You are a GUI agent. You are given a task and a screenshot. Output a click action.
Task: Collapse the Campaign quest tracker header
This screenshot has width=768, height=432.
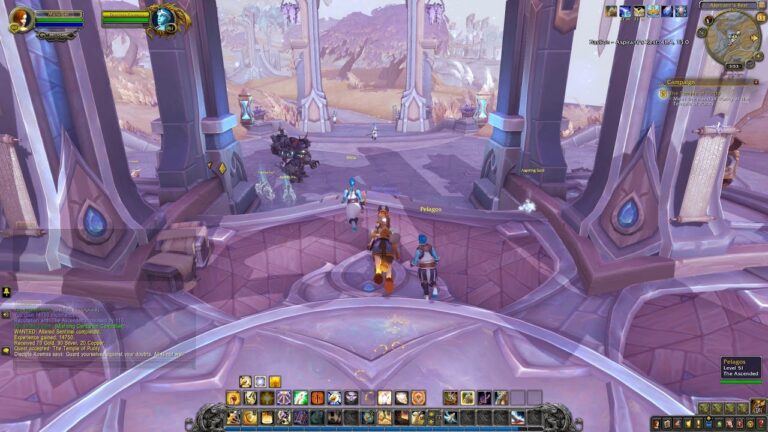(x=757, y=82)
